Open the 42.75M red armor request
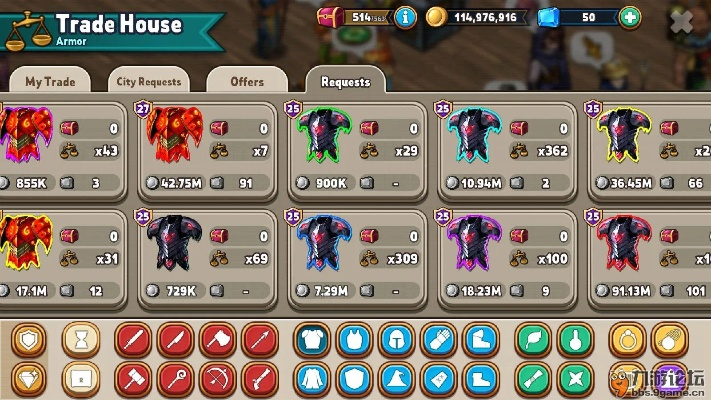711x400 pixels. click(x=207, y=150)
